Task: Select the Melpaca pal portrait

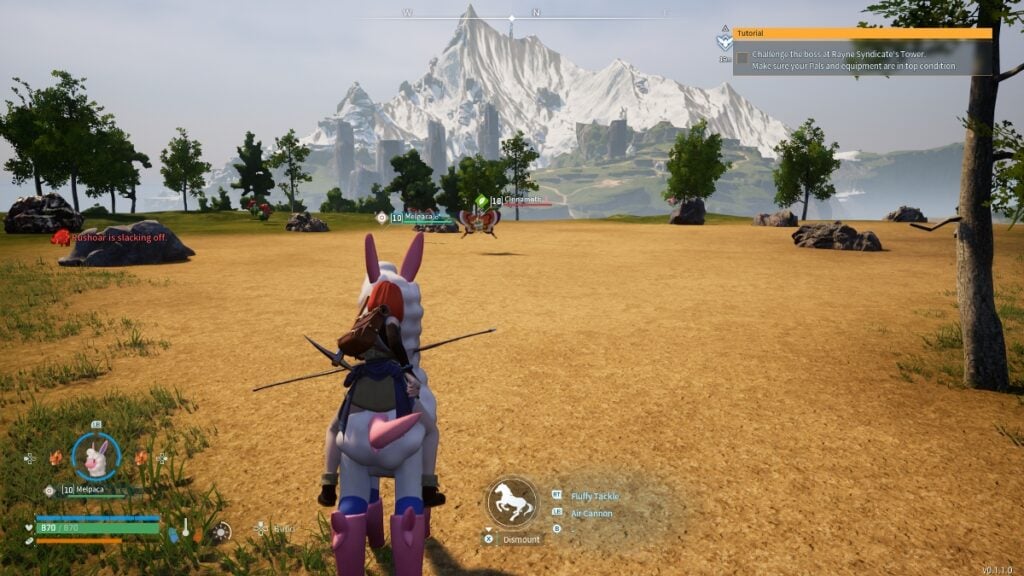Action: (x=96, y=458)
